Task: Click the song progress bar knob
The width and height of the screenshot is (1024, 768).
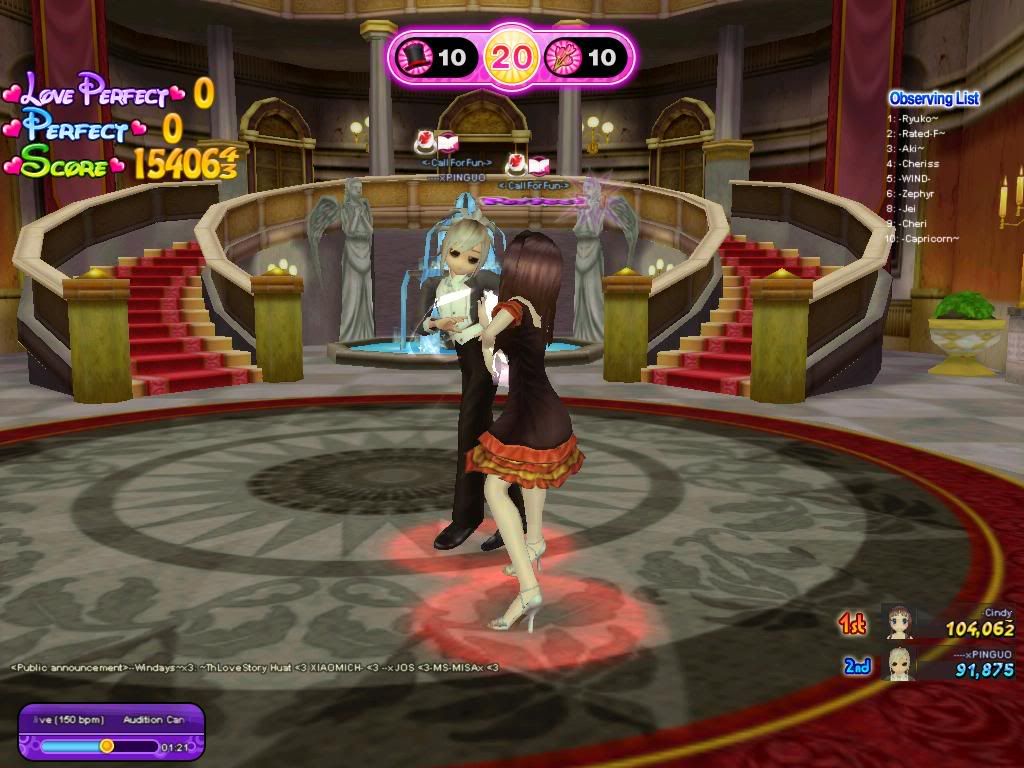Action: point(107,745)
